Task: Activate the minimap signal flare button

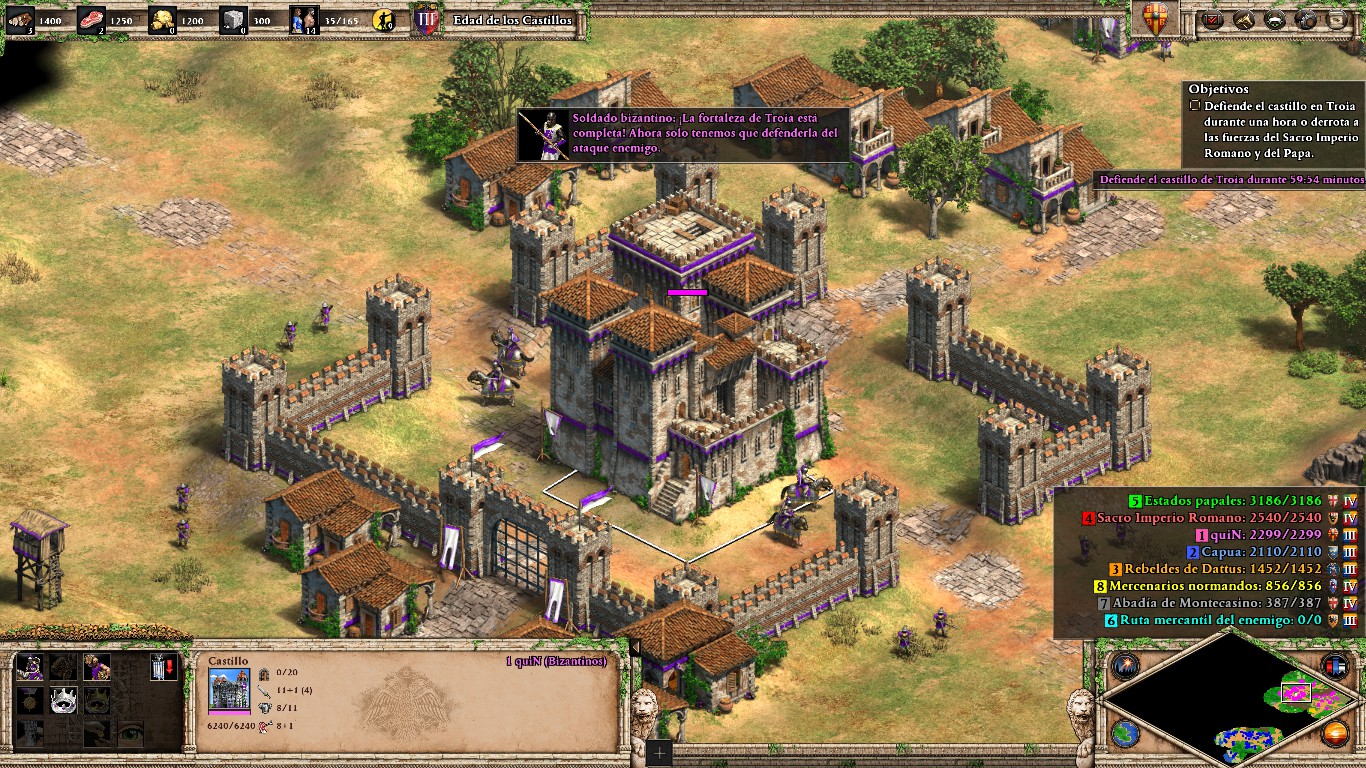Action: (1124, 666)
